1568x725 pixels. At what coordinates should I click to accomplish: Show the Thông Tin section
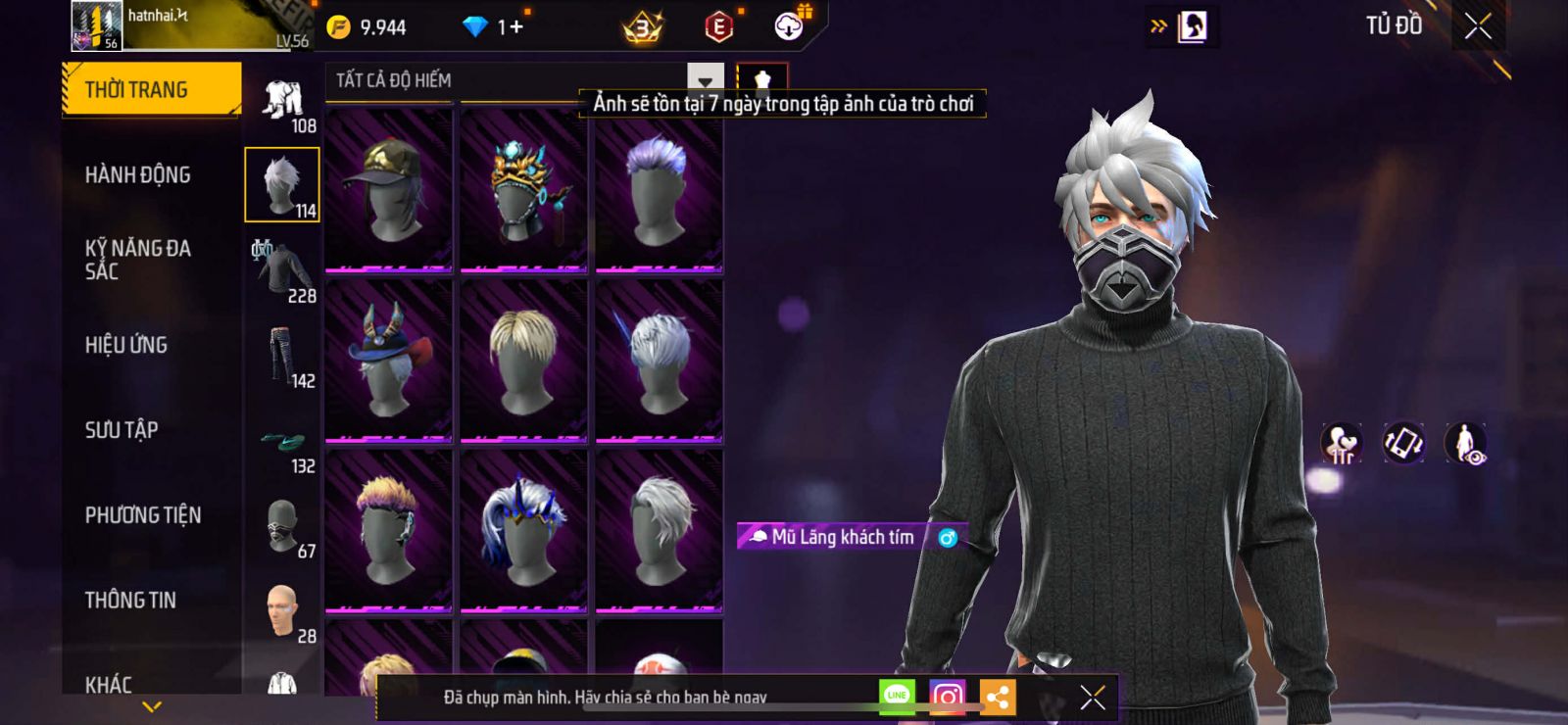coord(130,601)
